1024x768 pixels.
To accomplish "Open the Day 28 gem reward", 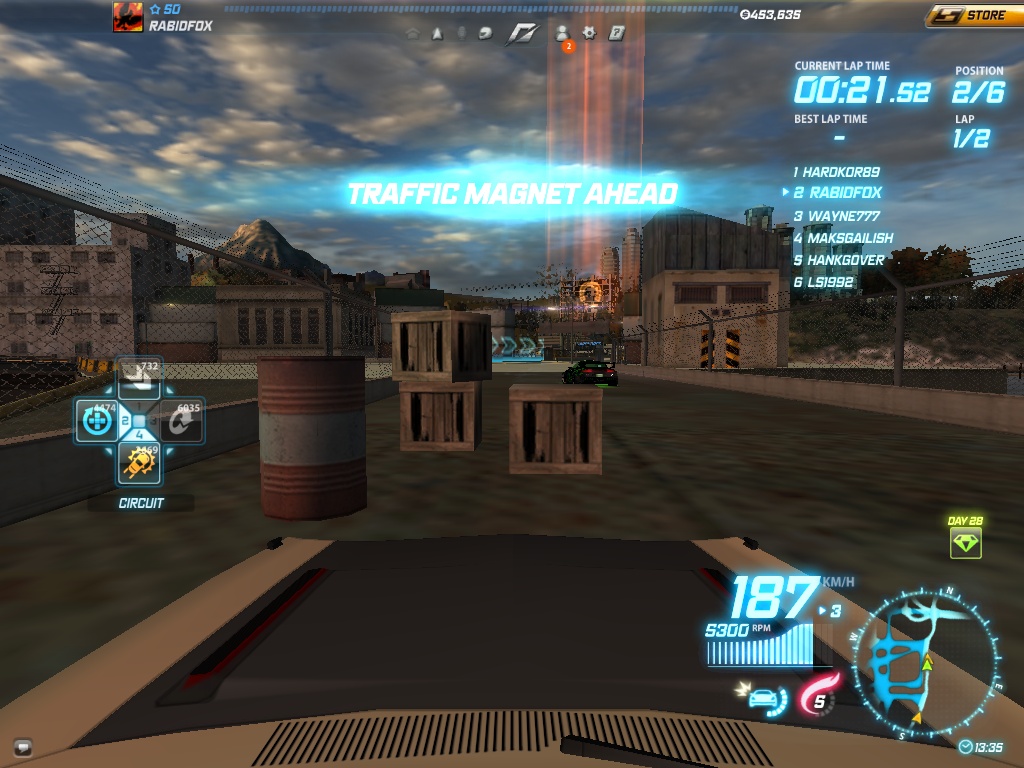I will pyautogui.click(x=965, y=543).
